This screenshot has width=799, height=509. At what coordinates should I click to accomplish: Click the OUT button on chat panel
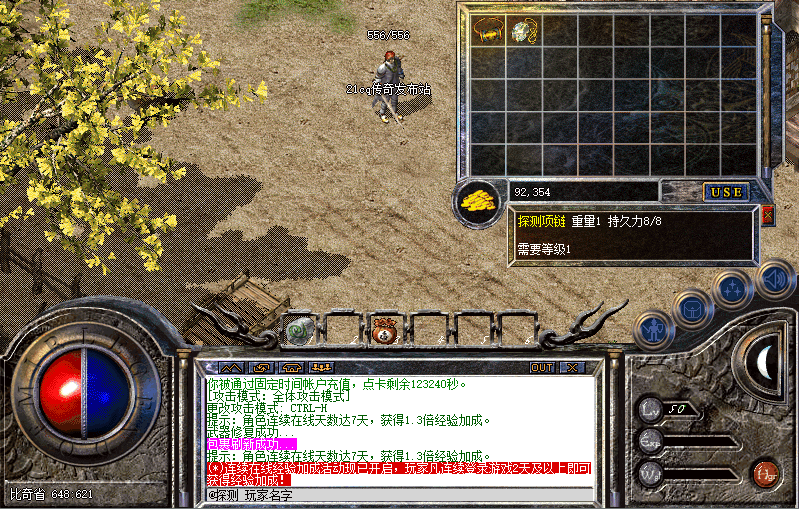click(541, 367)
